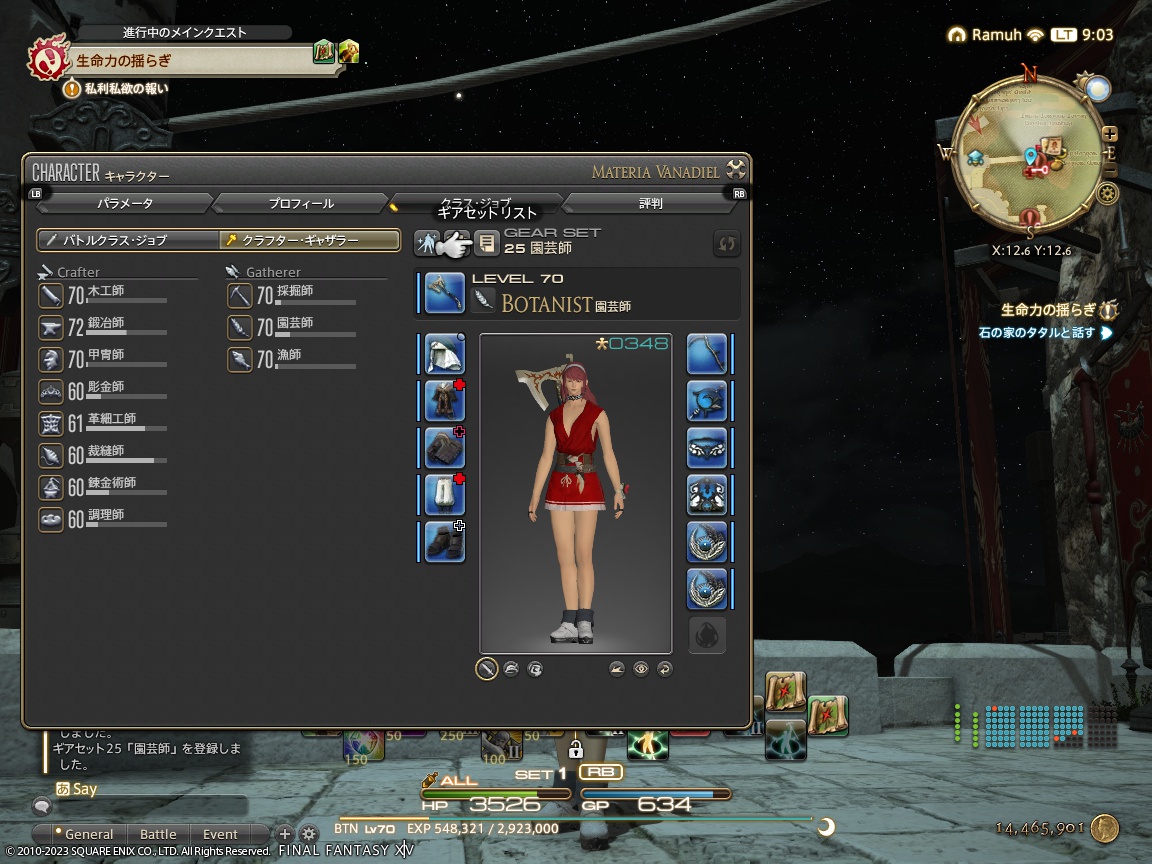Open the gear set list button
This screenshot has height=864, width=1152.
pos(486,243)
